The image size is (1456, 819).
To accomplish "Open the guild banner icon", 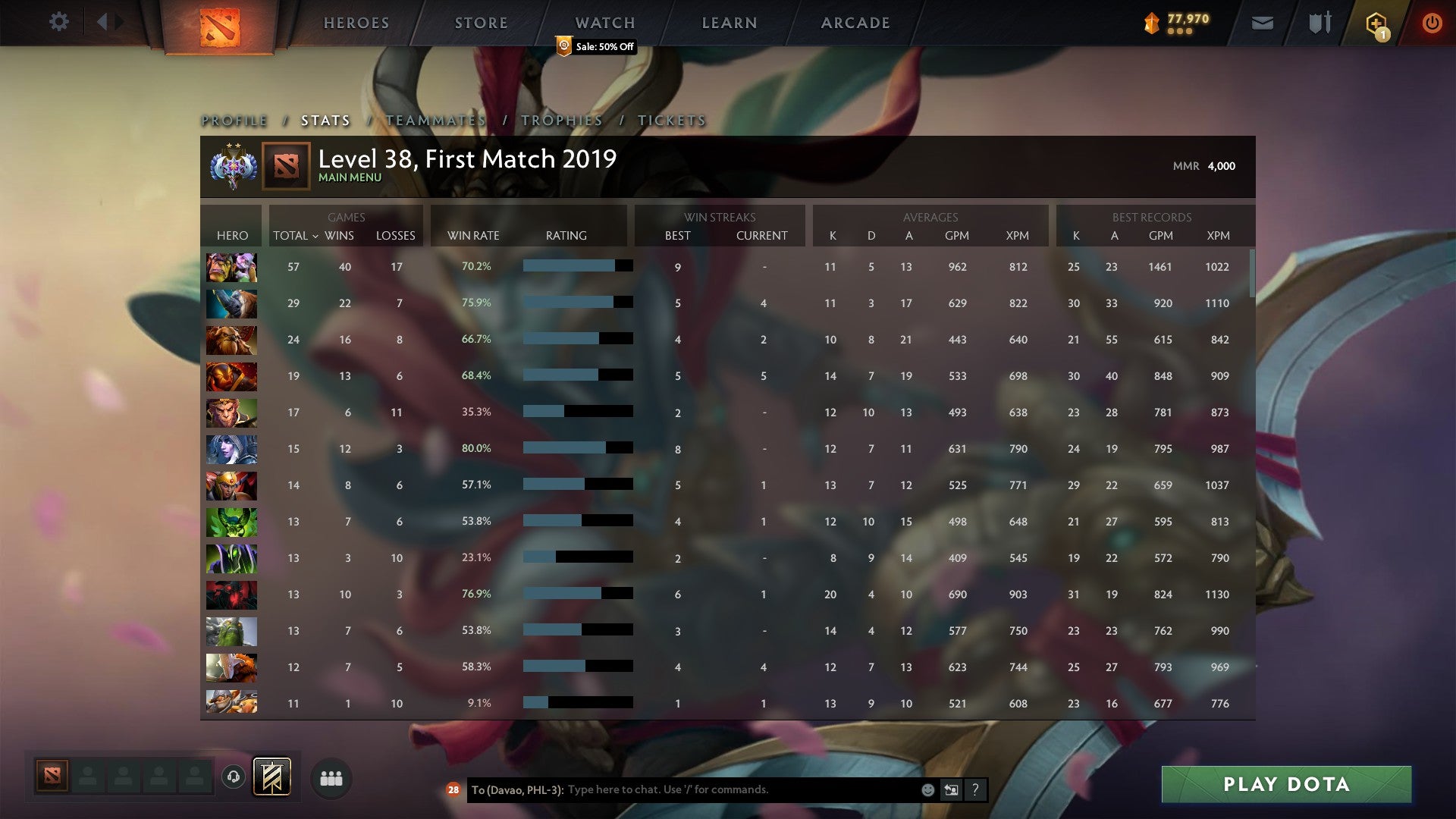I will point(272,777).
